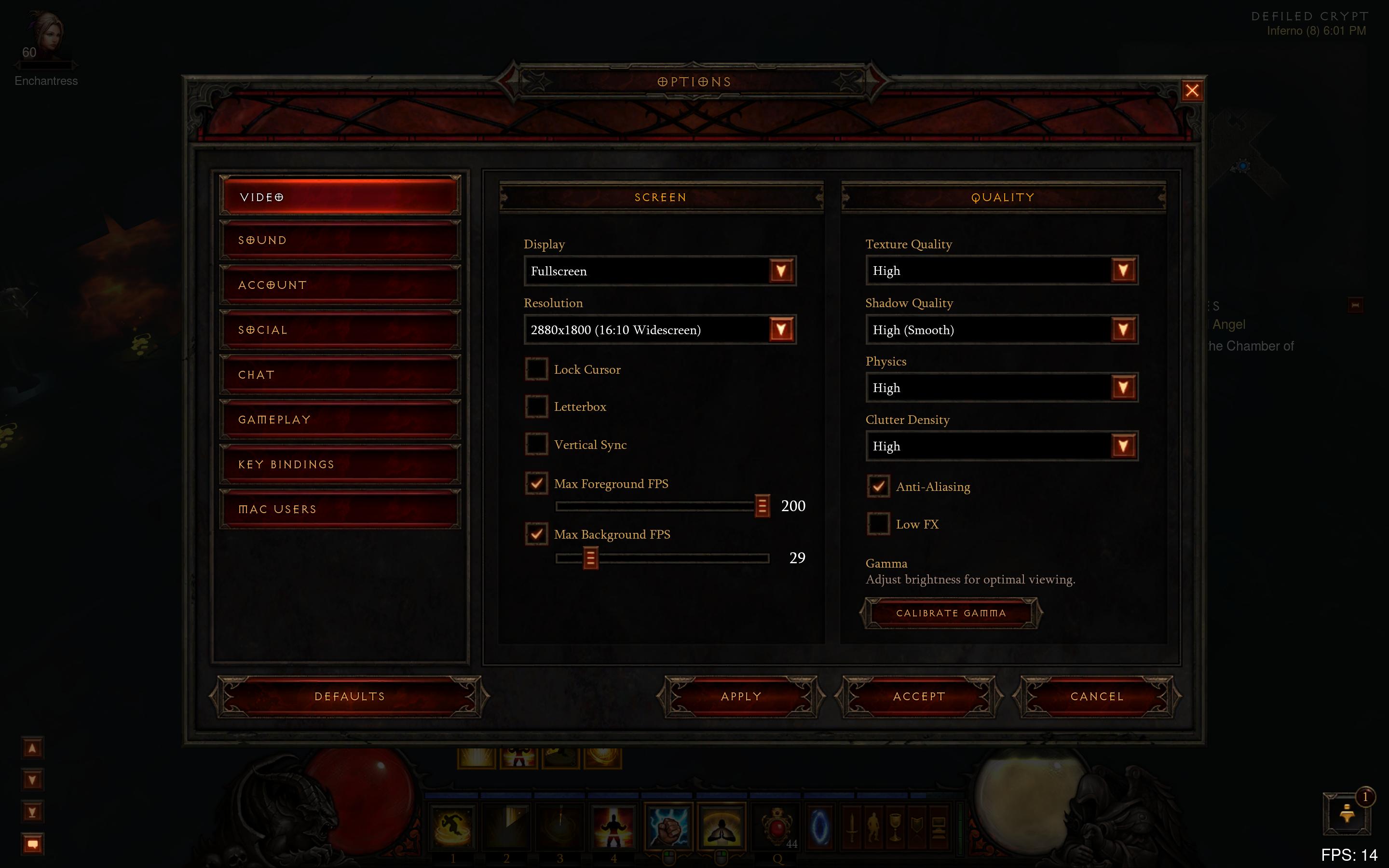
Task: Enable the Letterbox option
Action: (x=537, y=407)
